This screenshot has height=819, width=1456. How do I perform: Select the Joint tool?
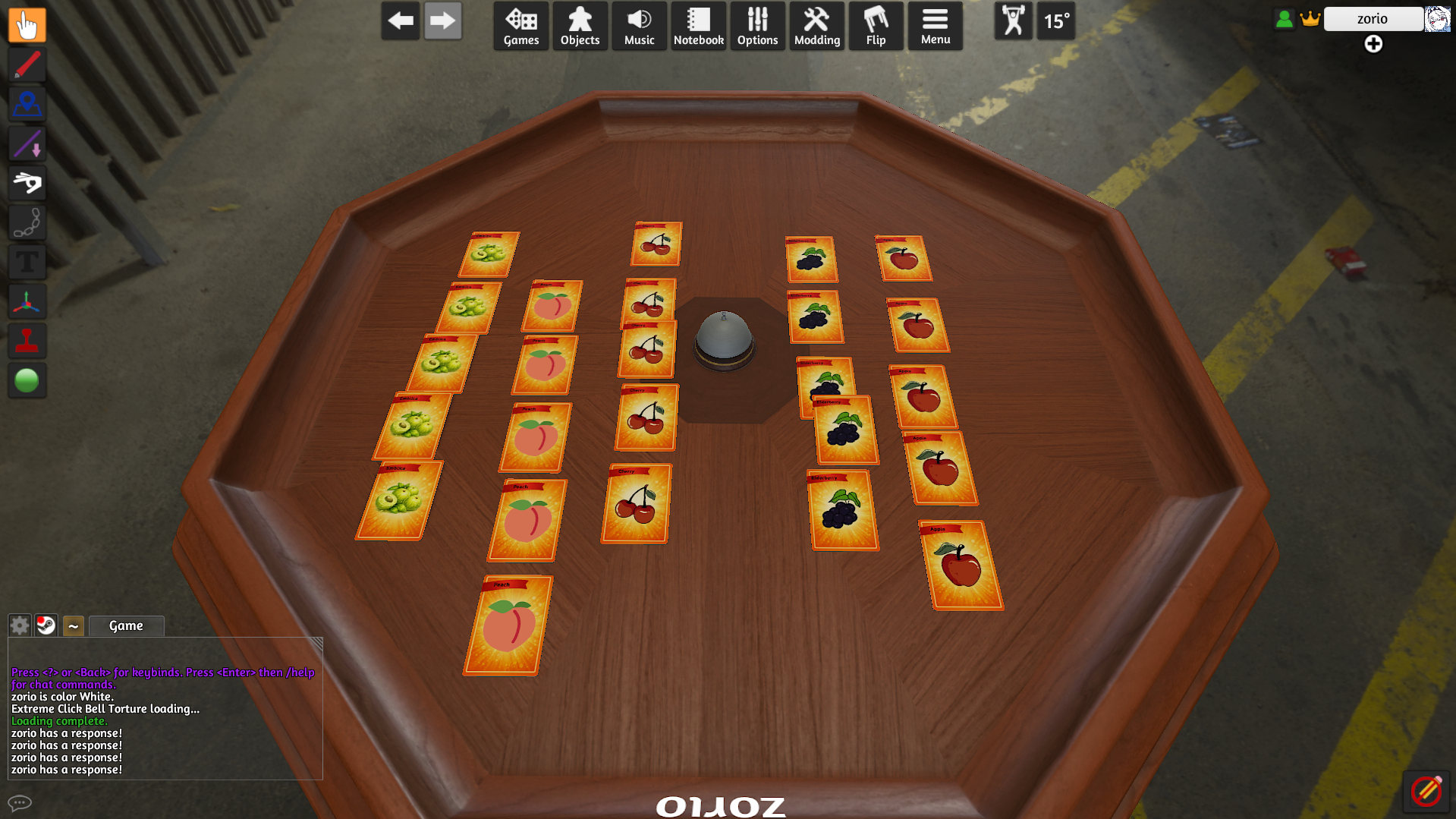tap(27, 222)
